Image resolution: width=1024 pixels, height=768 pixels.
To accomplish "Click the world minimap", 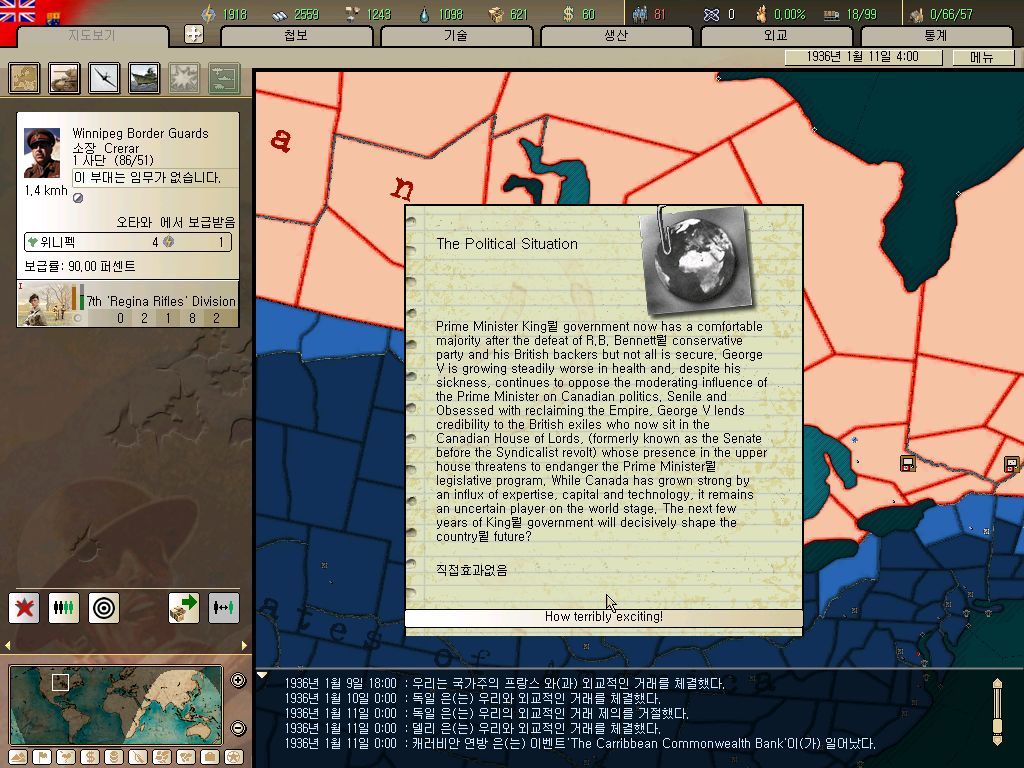I will [116, 705].
